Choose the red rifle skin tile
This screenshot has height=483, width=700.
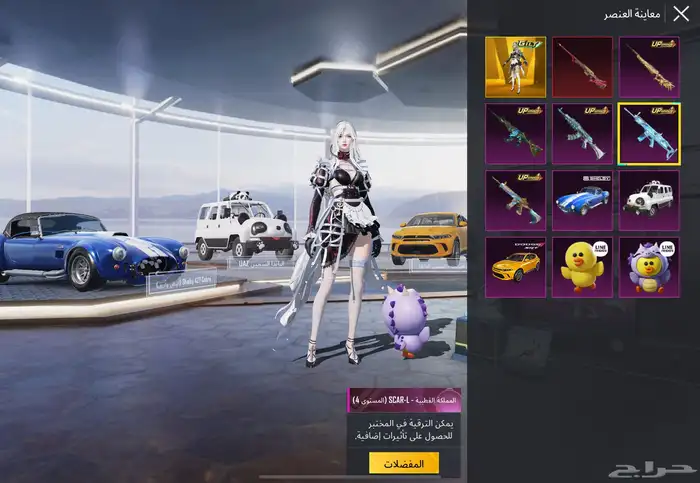coord(582,66)
